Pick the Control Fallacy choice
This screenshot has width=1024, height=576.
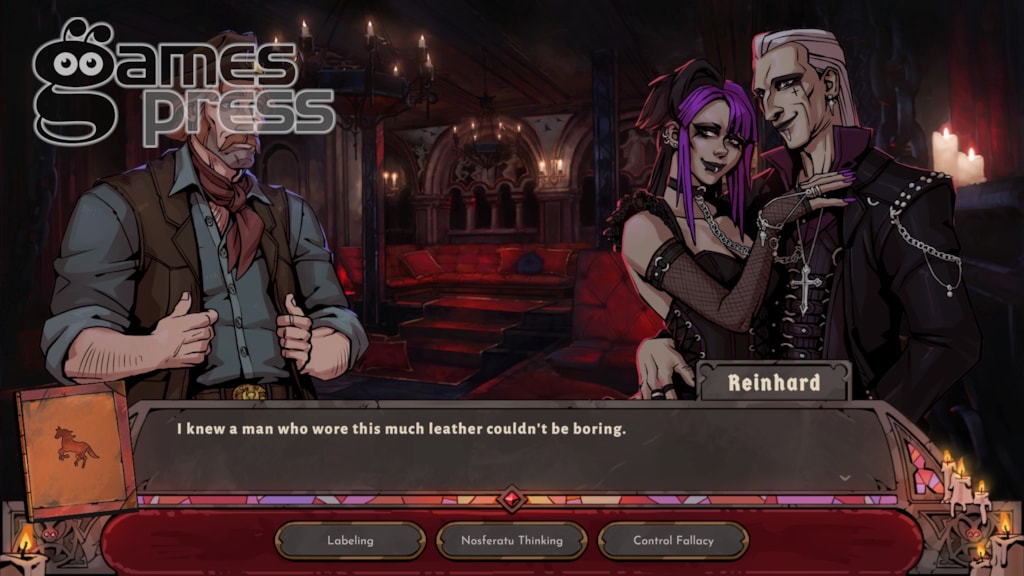pos(673,541)
